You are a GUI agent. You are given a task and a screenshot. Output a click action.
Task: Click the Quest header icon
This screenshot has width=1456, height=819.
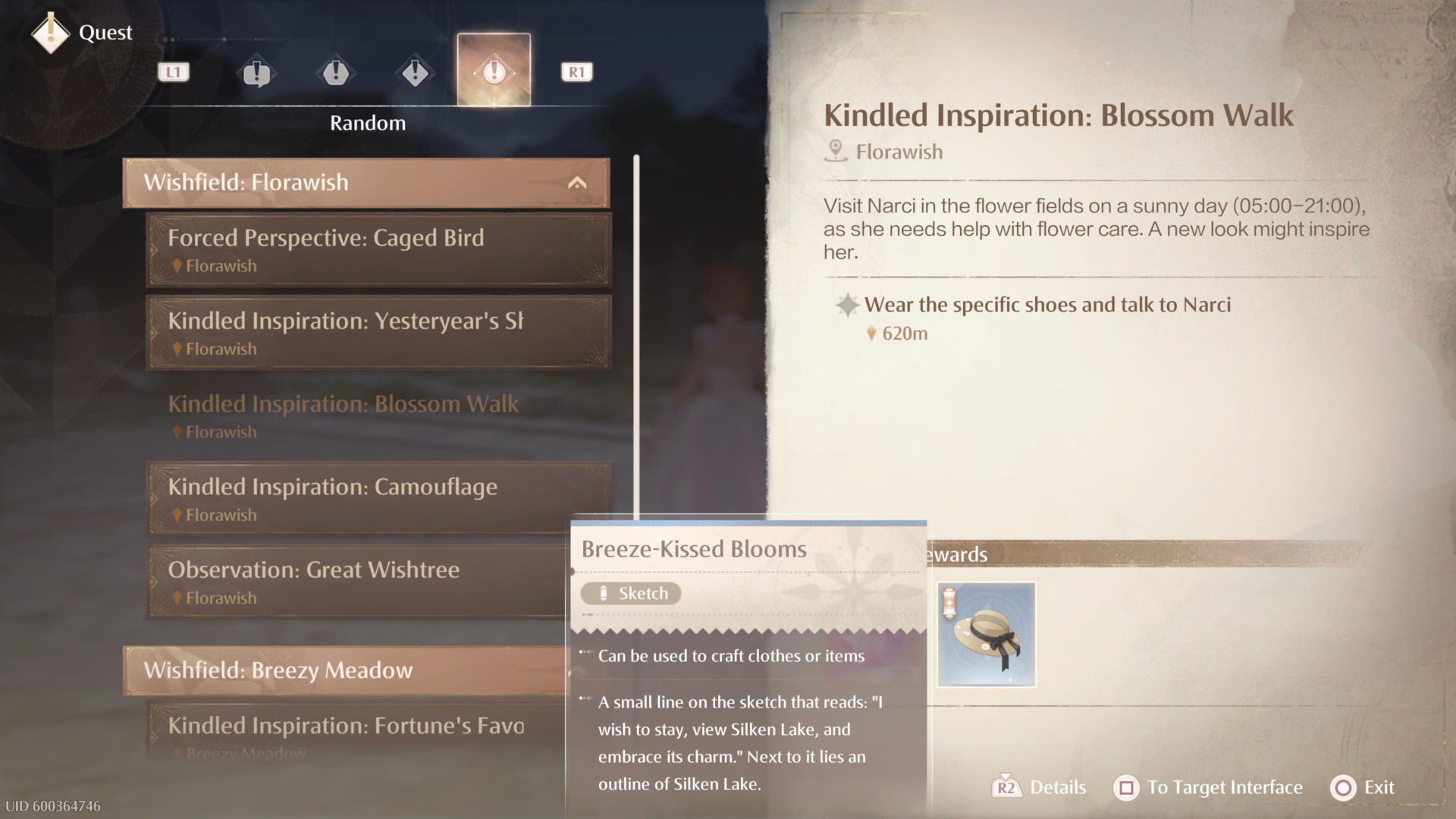(x=50, y=33)
